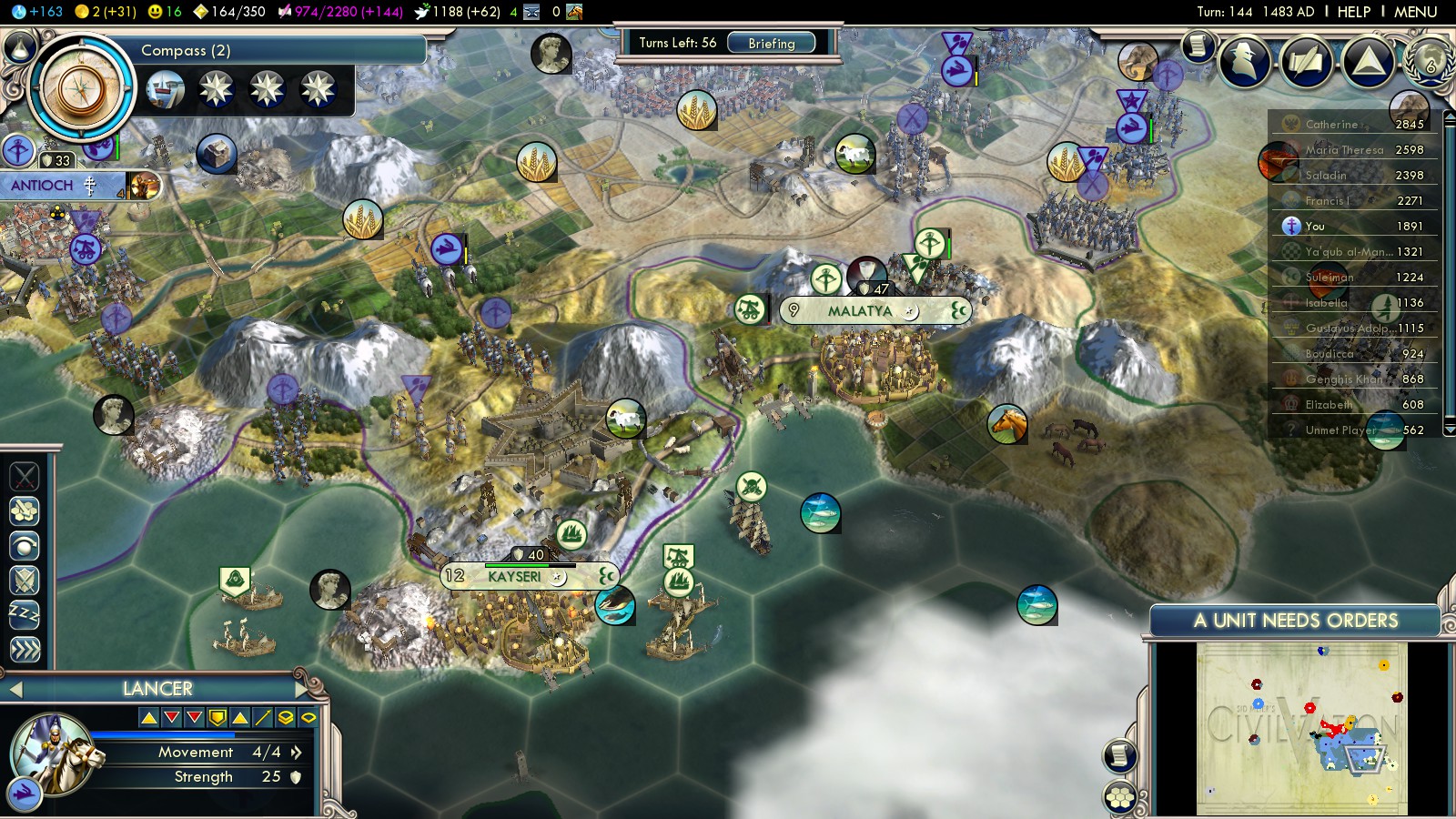Viewport: 1456px width, 819px height.
Task: Open the espionage spy overview
Action: (1246, 60)
